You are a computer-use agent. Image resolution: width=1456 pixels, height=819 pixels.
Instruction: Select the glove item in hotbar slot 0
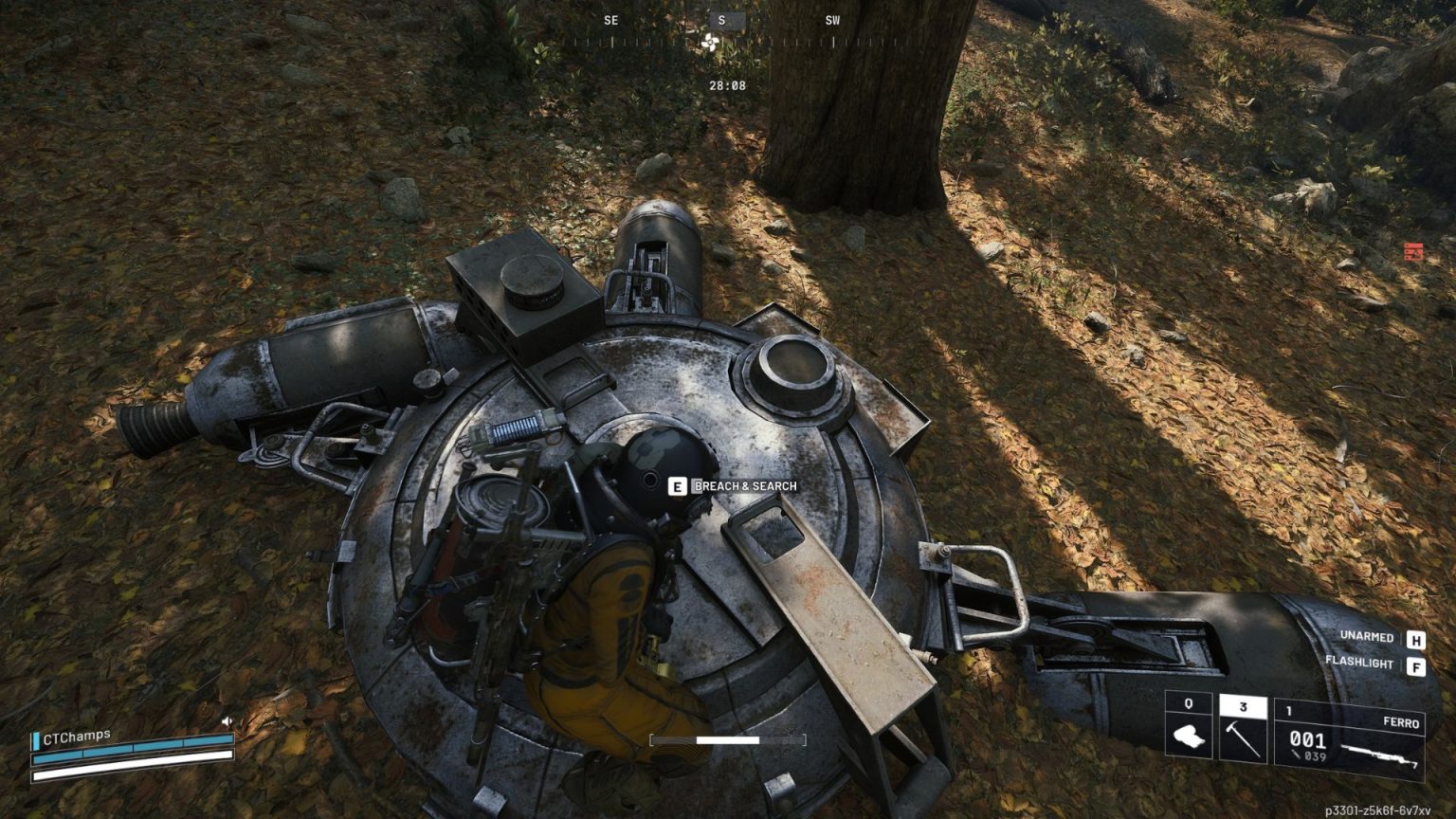(x=1189, y=735)
